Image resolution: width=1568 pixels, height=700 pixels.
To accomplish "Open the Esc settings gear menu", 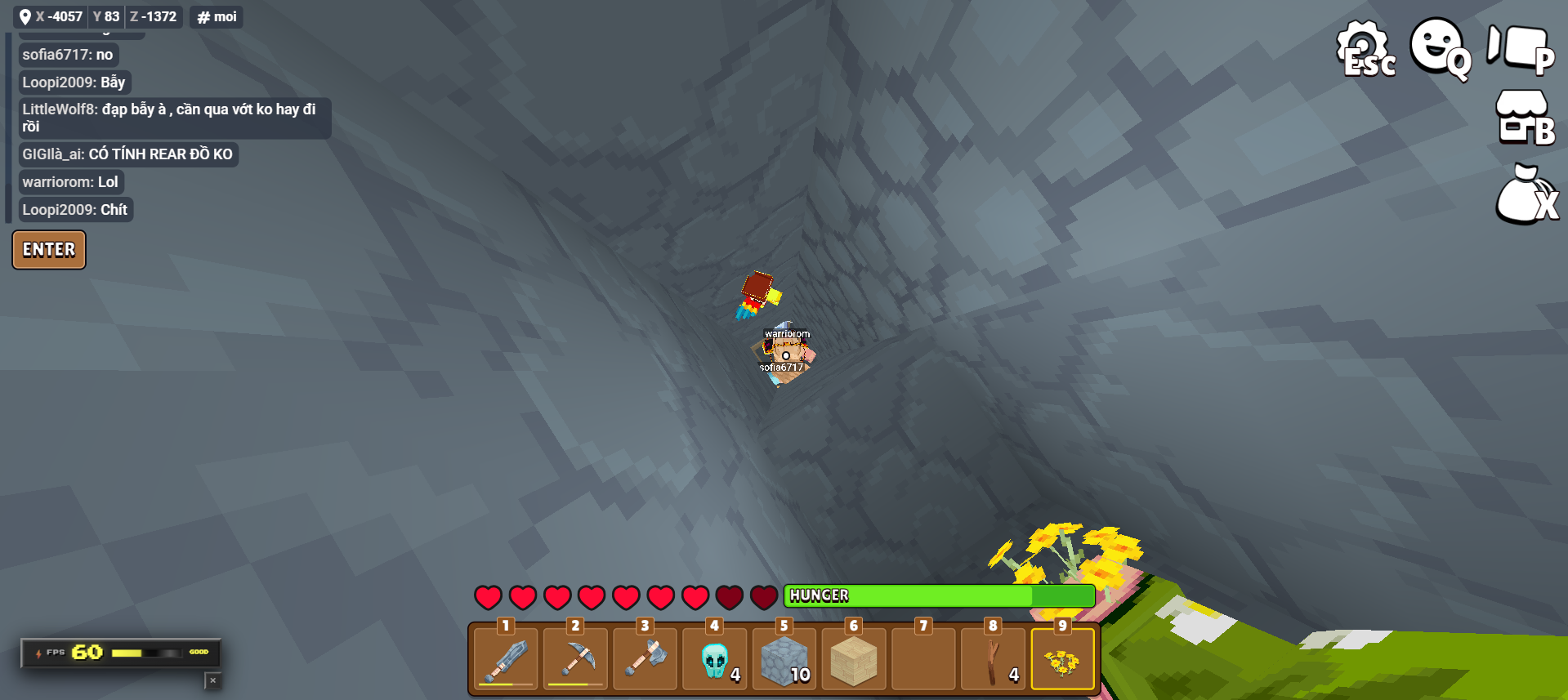I will (1365, 49).
